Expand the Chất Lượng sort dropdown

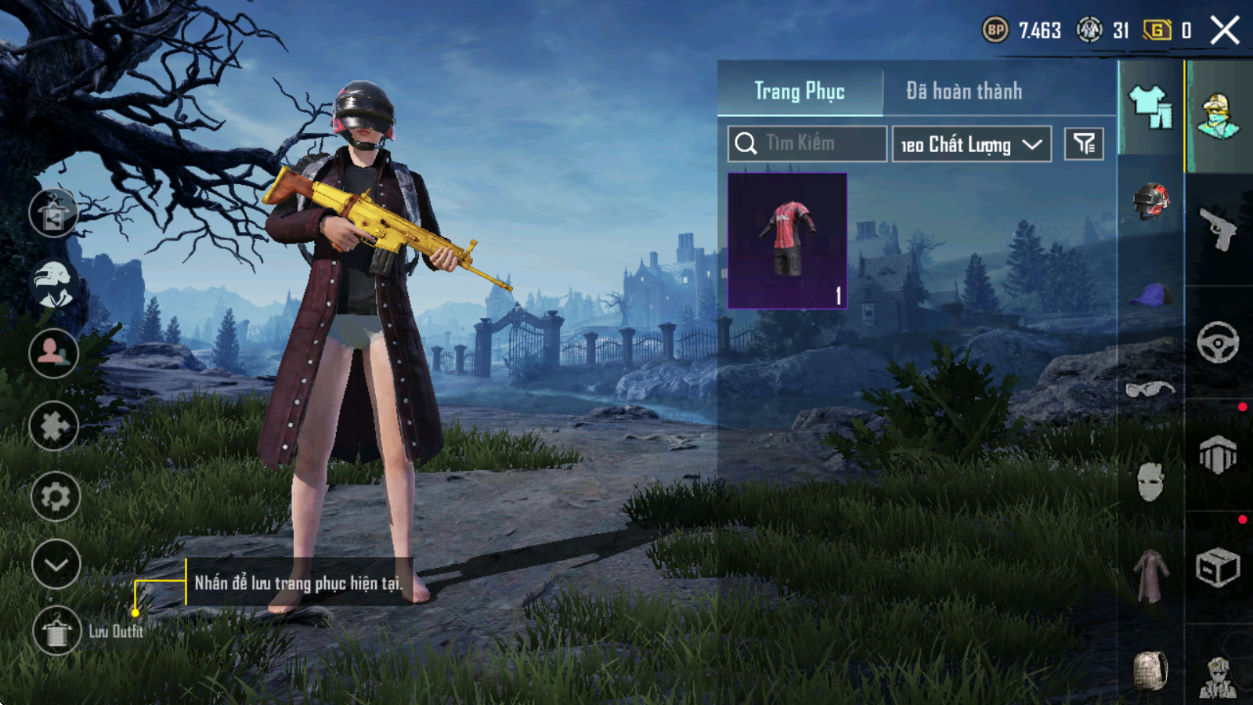971,144
